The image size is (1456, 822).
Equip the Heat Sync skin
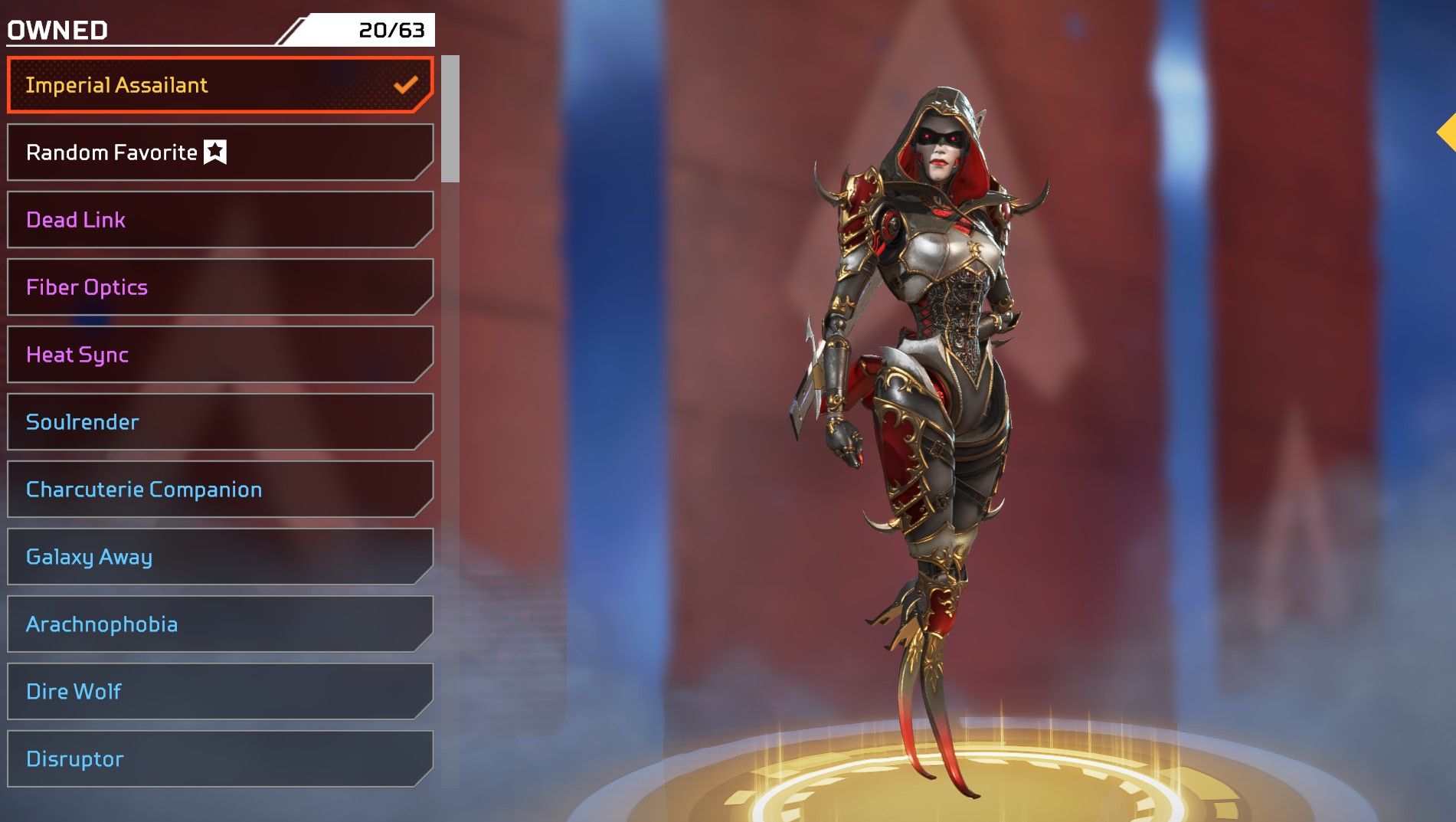(220, 355)
